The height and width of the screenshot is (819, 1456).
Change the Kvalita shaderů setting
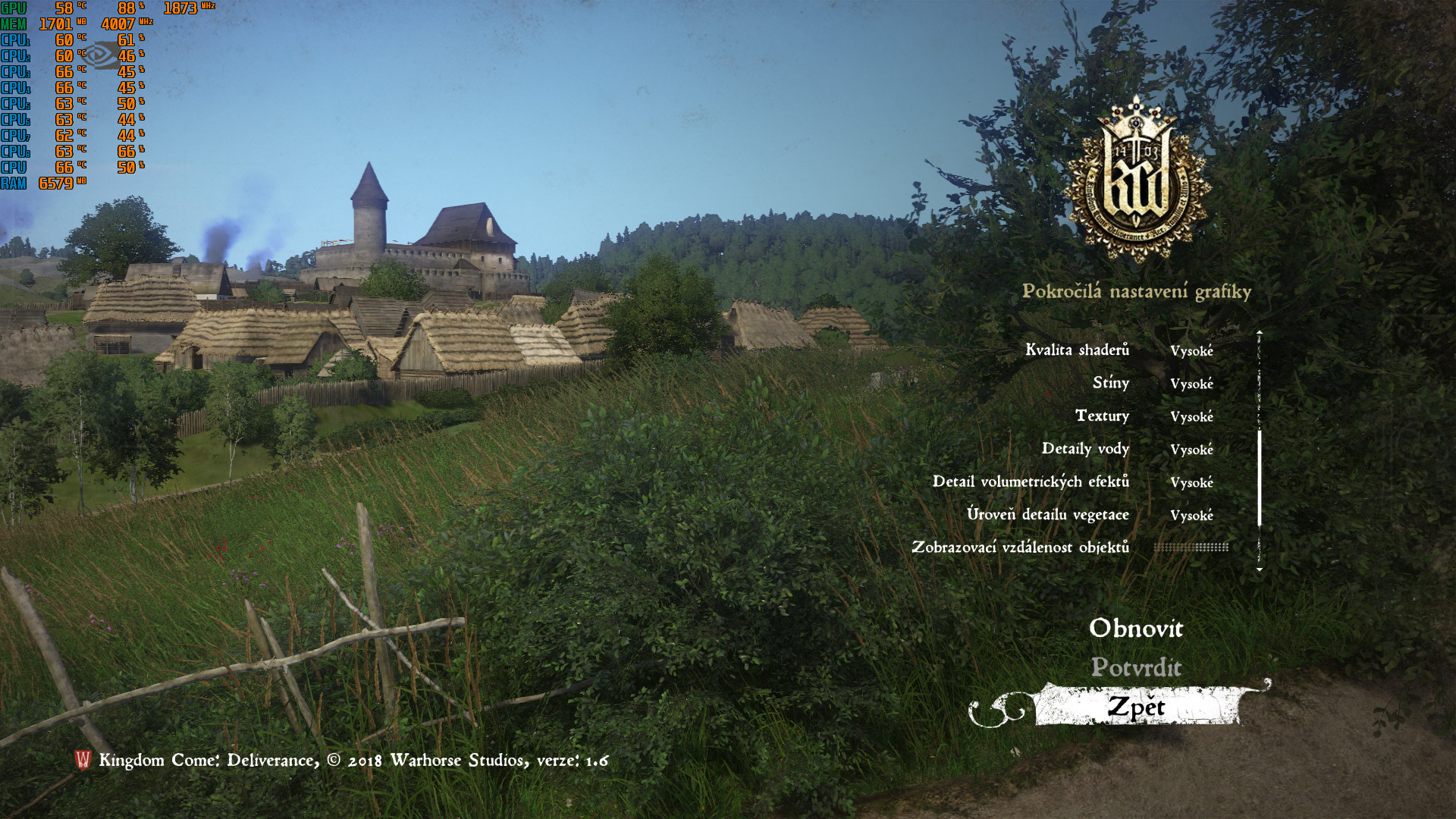point(1191,350)
